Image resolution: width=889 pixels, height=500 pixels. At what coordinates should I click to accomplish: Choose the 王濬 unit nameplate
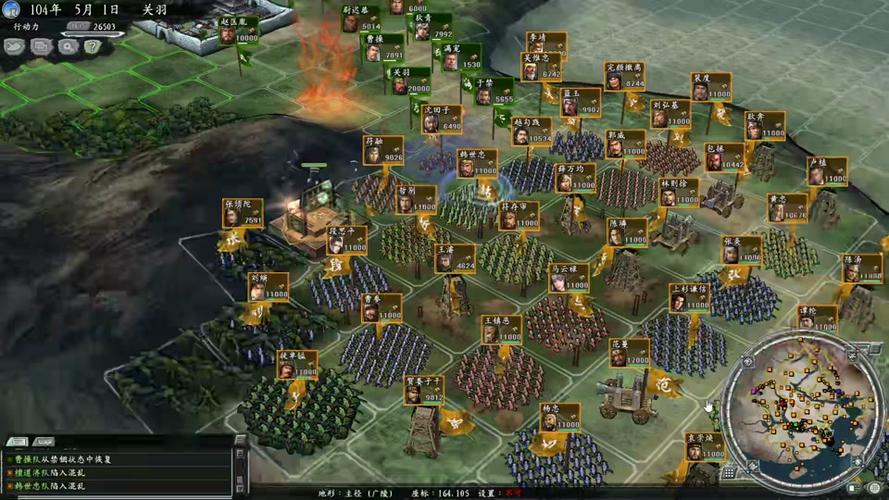(x=455, y=258)
